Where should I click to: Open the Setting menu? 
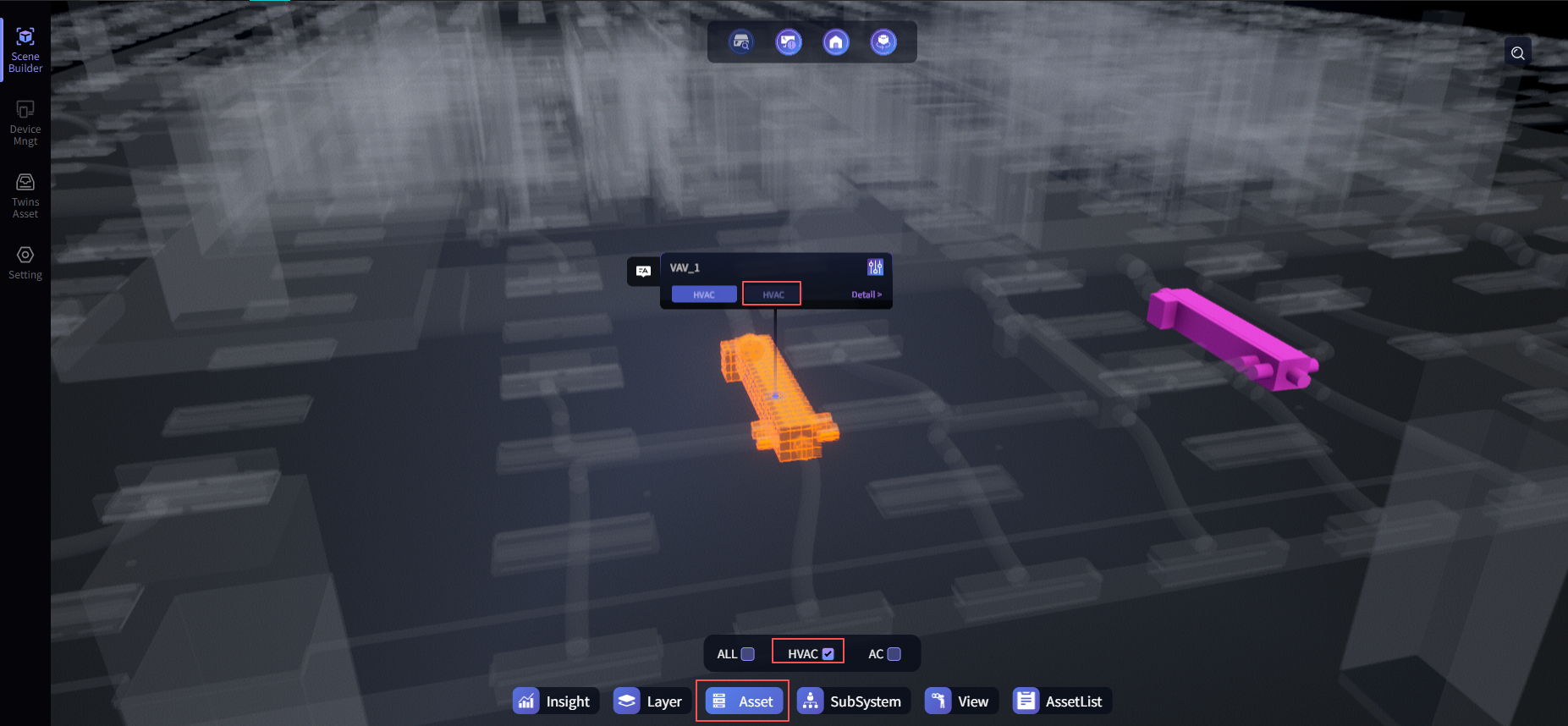pos(25,262)
